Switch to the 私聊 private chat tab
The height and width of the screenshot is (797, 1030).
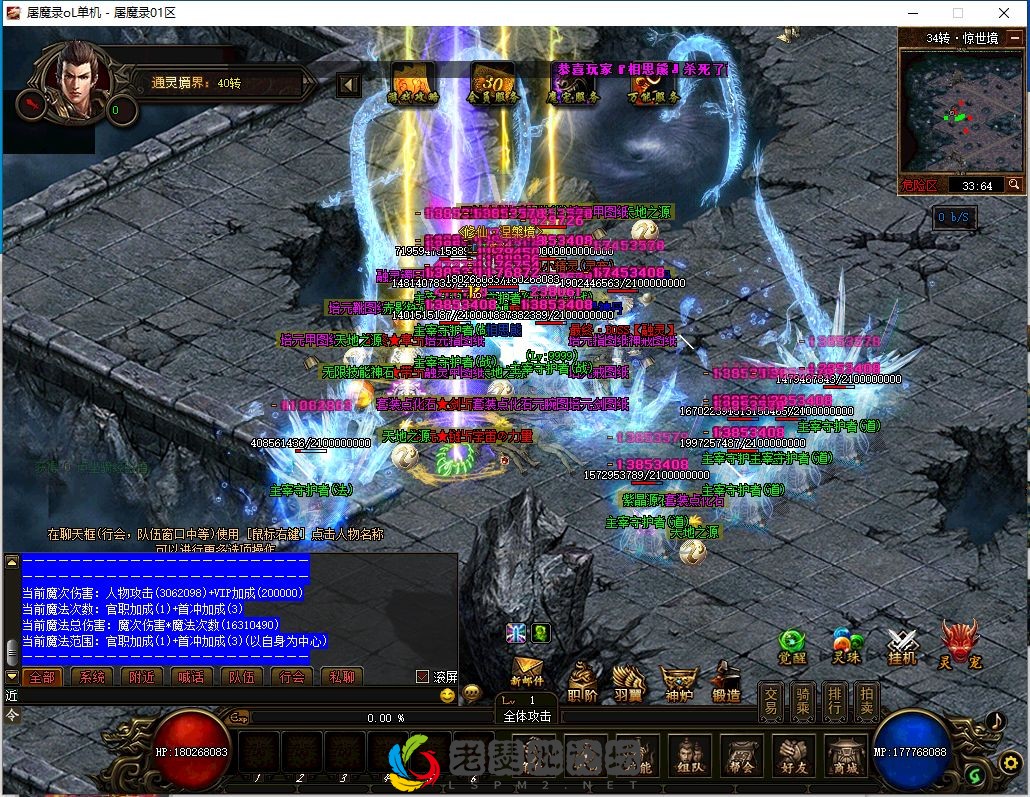[x=342, y=677]
